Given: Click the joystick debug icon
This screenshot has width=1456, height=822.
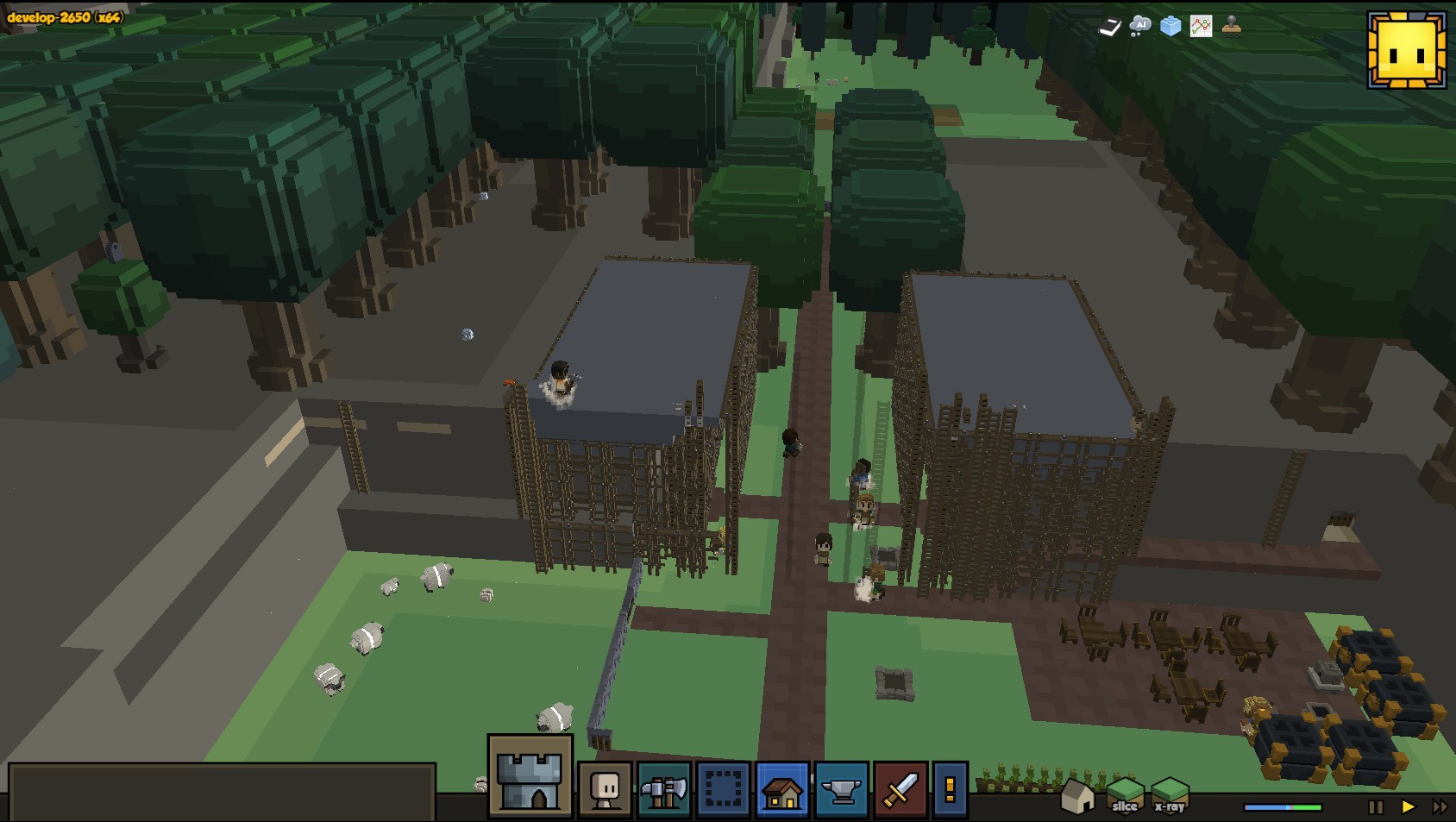Looking at the screenshot, I should click(x=1232, y=26).
